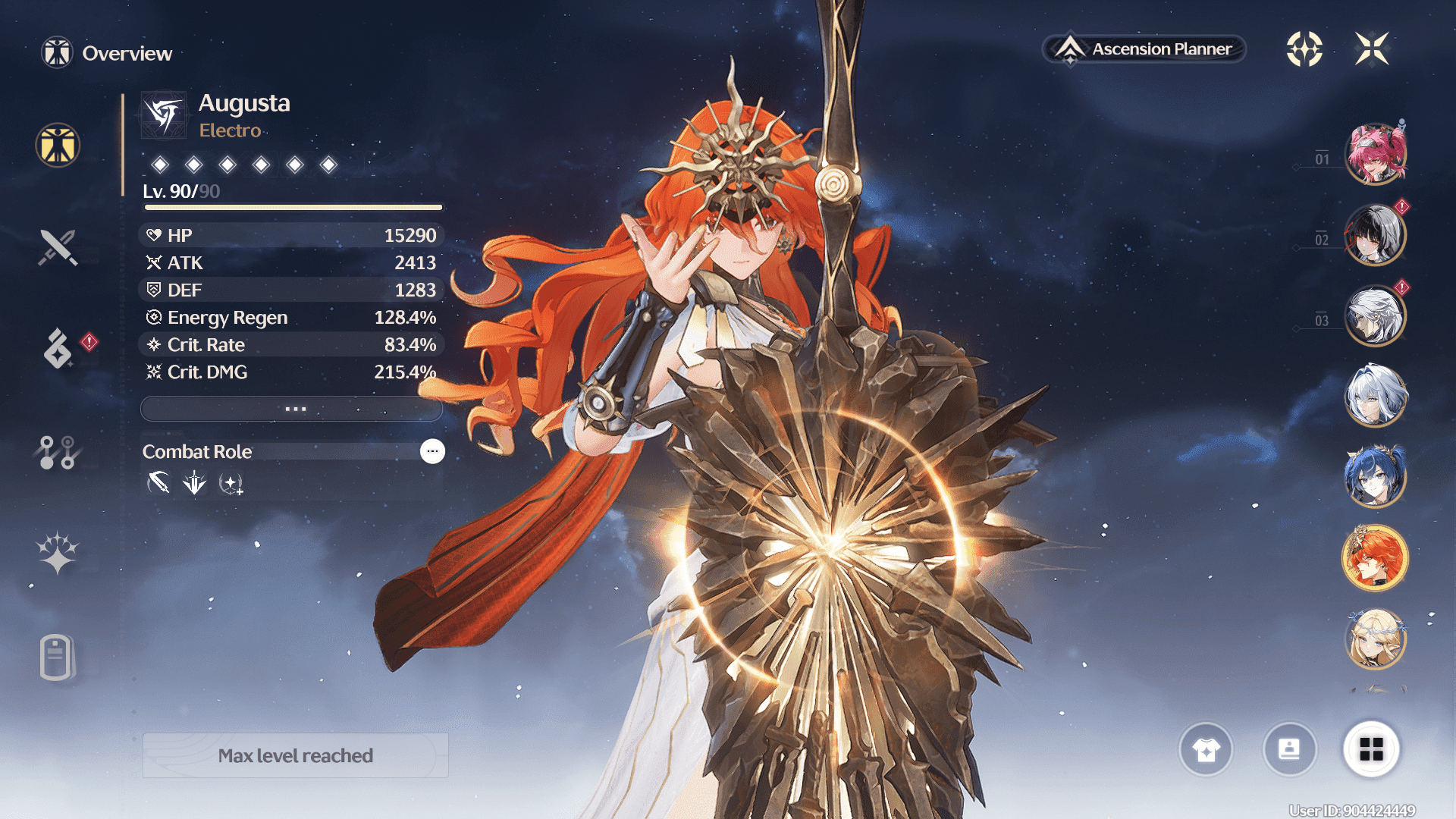This screenshot has height=819, width=1456.
Task: Select the pink-haired character in slot 01
Action: click(1375, 155)
